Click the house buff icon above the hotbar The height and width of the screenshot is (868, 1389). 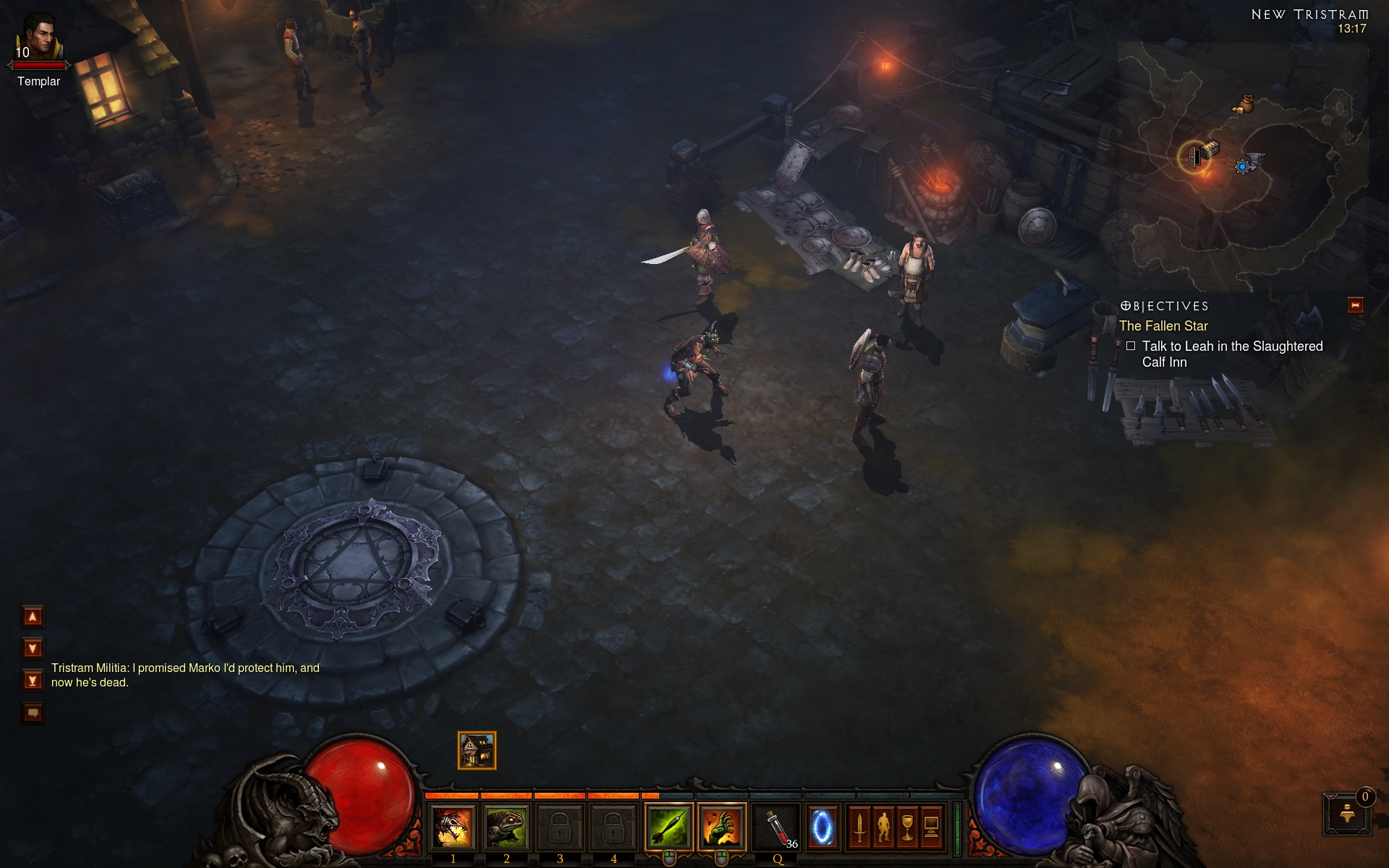pos(477,750)
